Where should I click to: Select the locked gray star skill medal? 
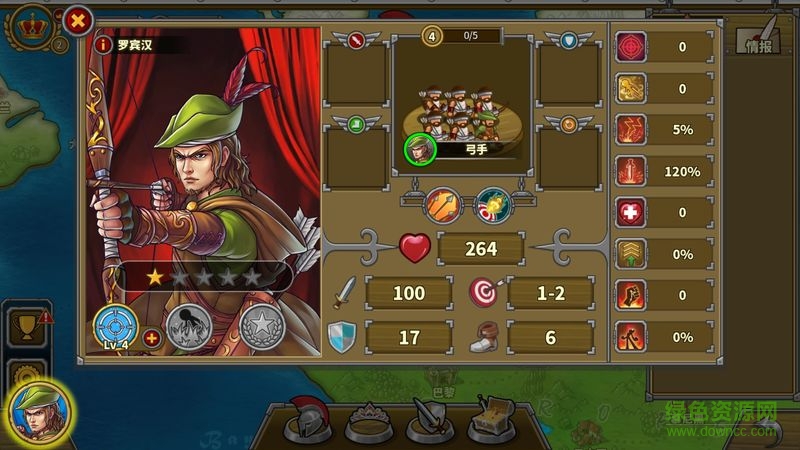coord(262,327)
